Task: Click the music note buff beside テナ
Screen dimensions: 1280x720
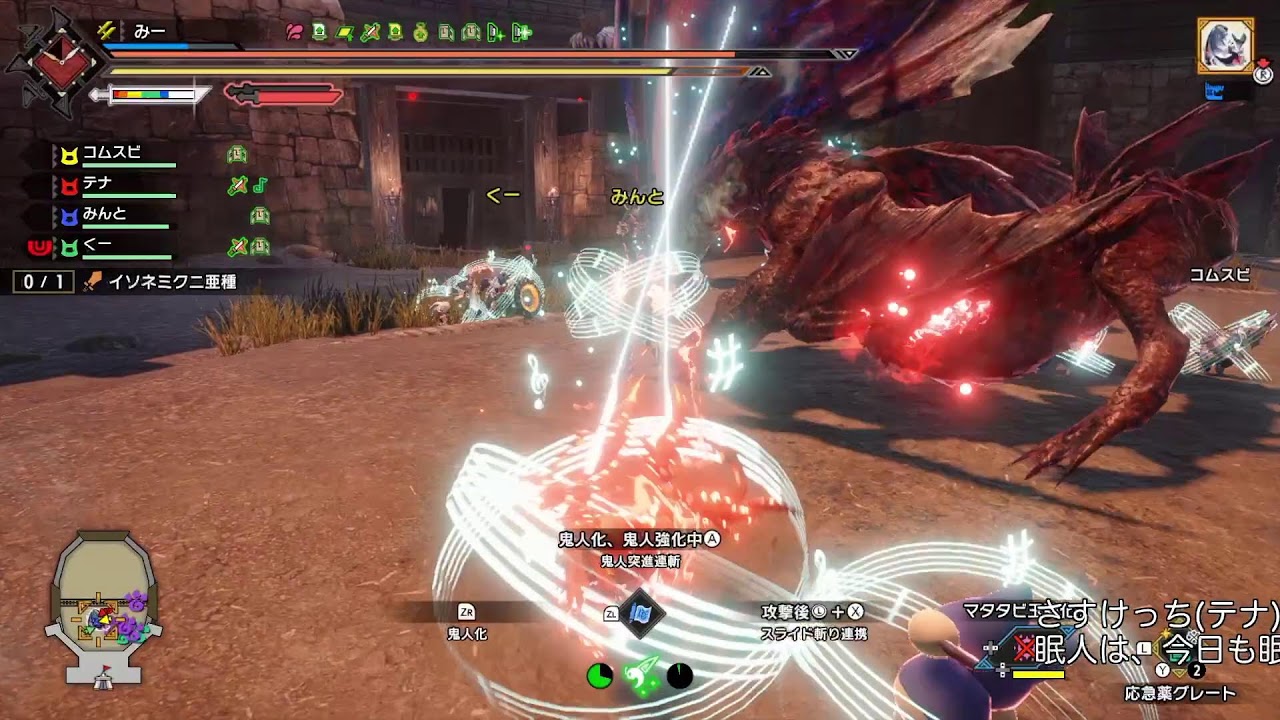Action: [260, 185]
